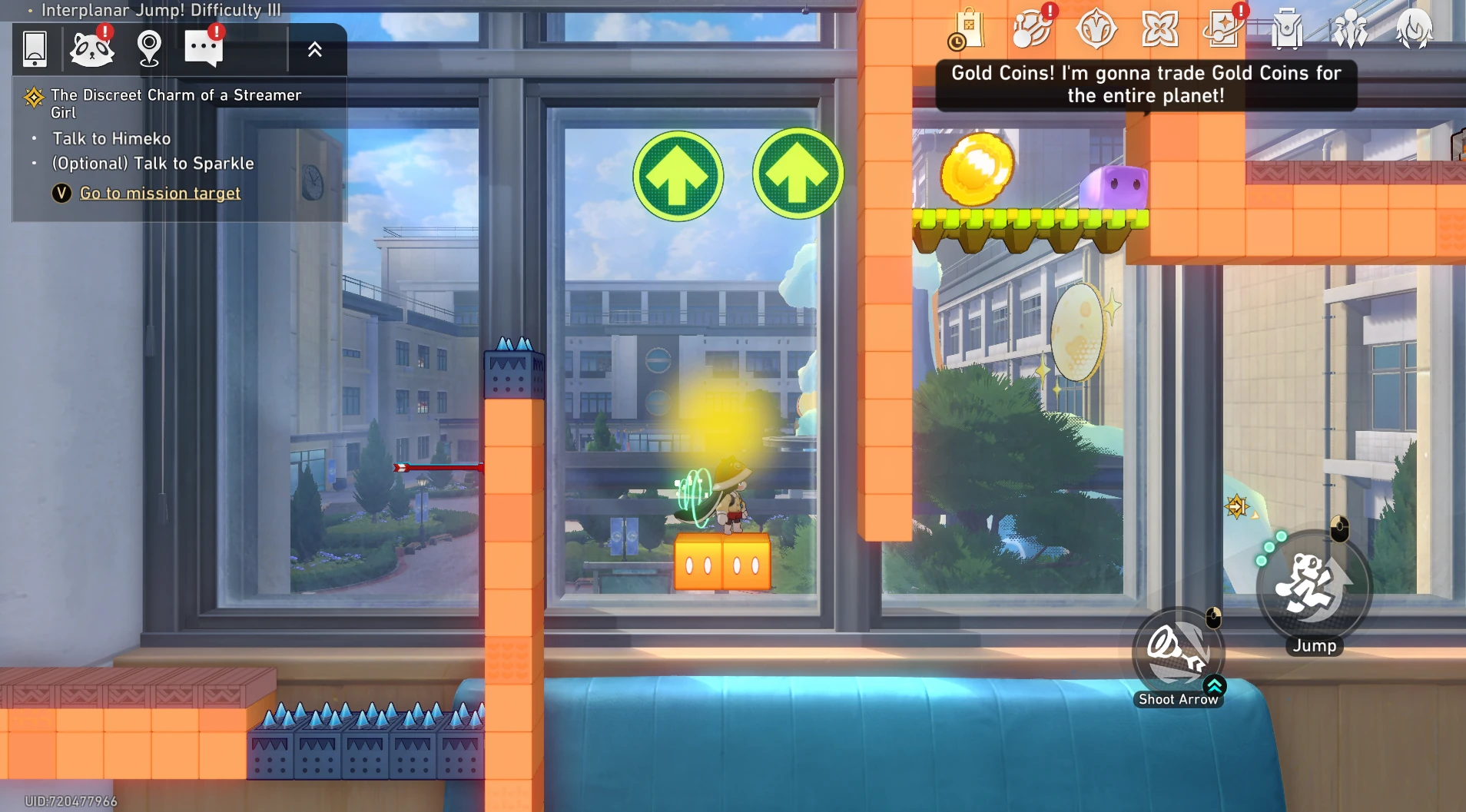Open the round compass emblem icon
The height and width of the screenshot is (812, 1466).
1096,30
